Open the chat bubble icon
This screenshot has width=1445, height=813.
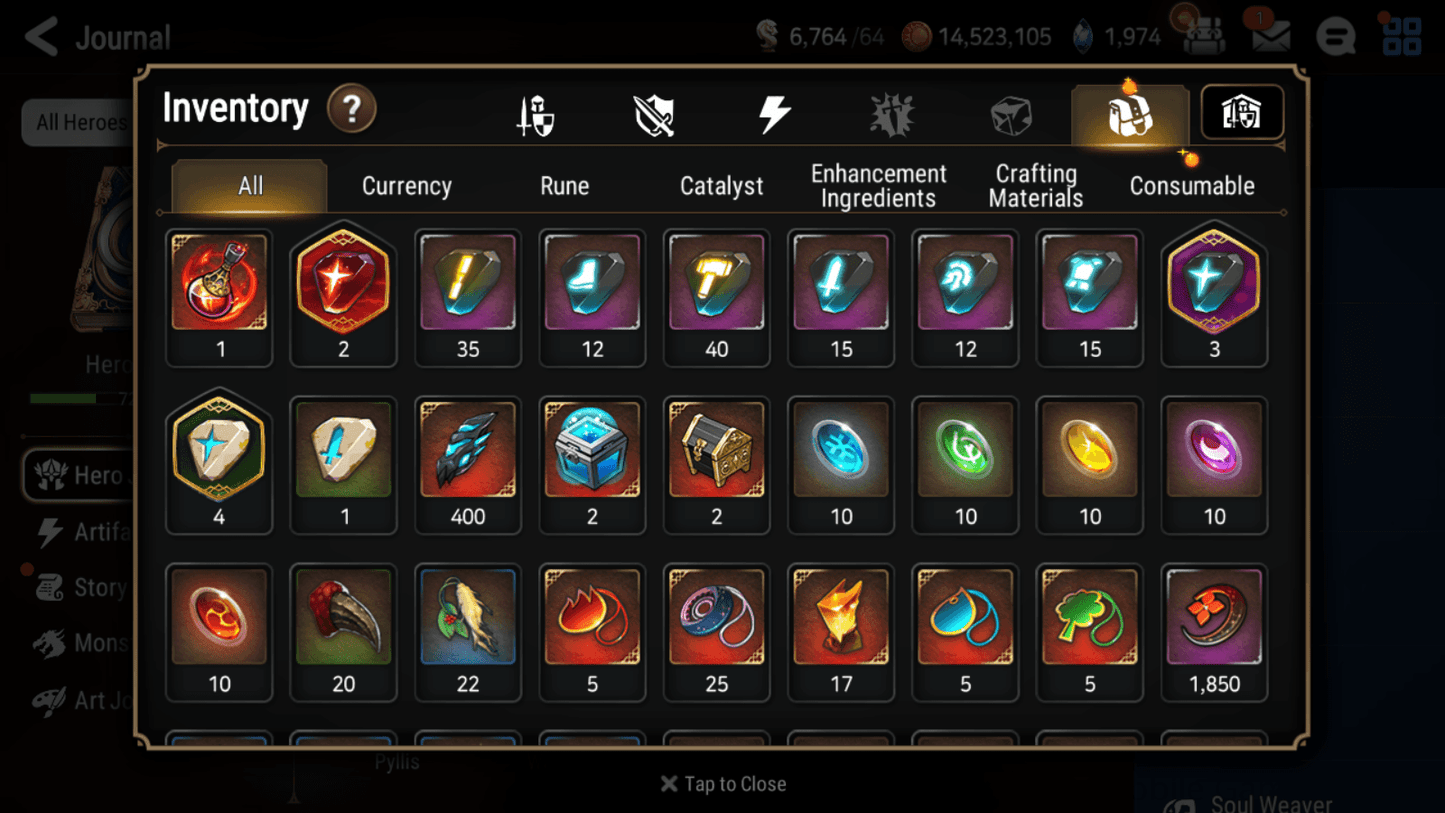point(1337,35)
